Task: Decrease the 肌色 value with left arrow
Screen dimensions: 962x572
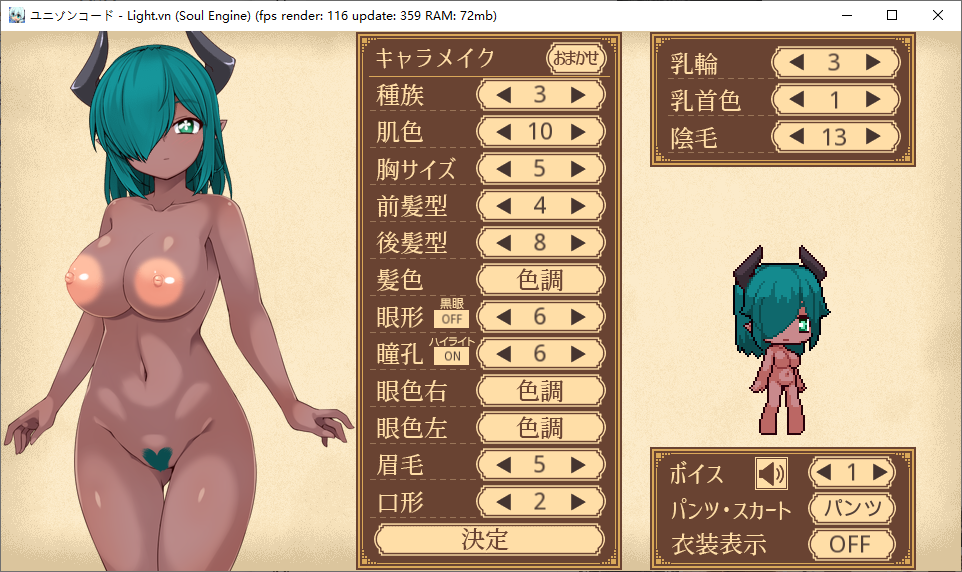Action: click(x=504, y=132)
